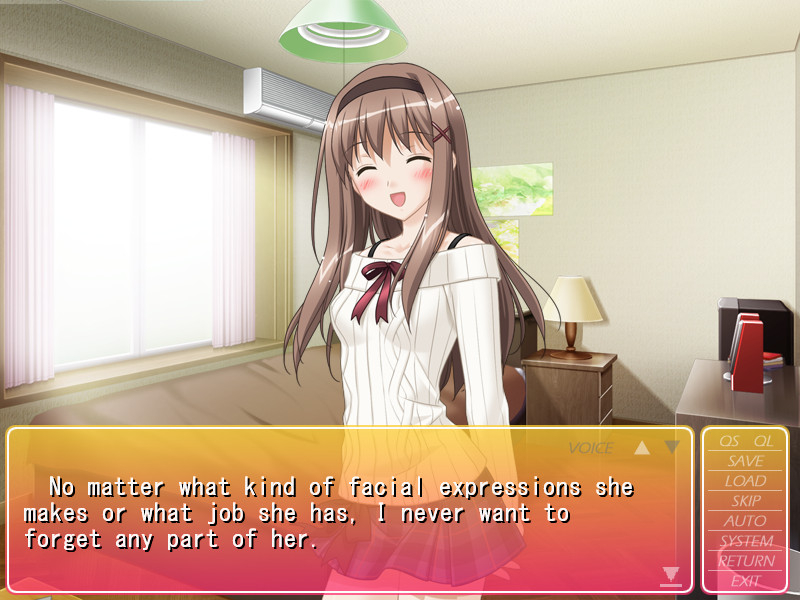
Task: Open the SAVE menu
Action: point(746,461)
